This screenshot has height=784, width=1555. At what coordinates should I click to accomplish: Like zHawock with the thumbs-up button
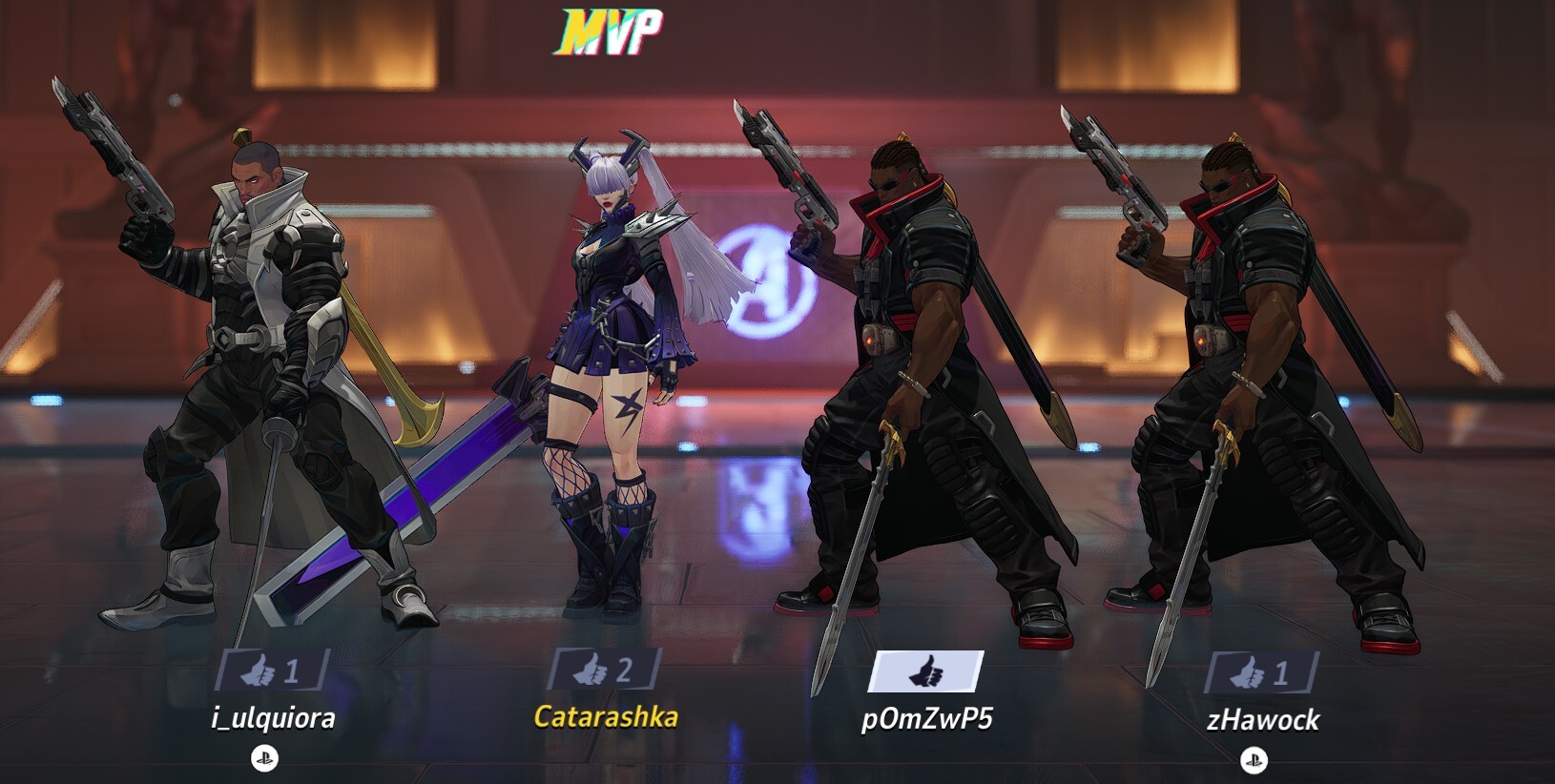[x=1261, y=674]
